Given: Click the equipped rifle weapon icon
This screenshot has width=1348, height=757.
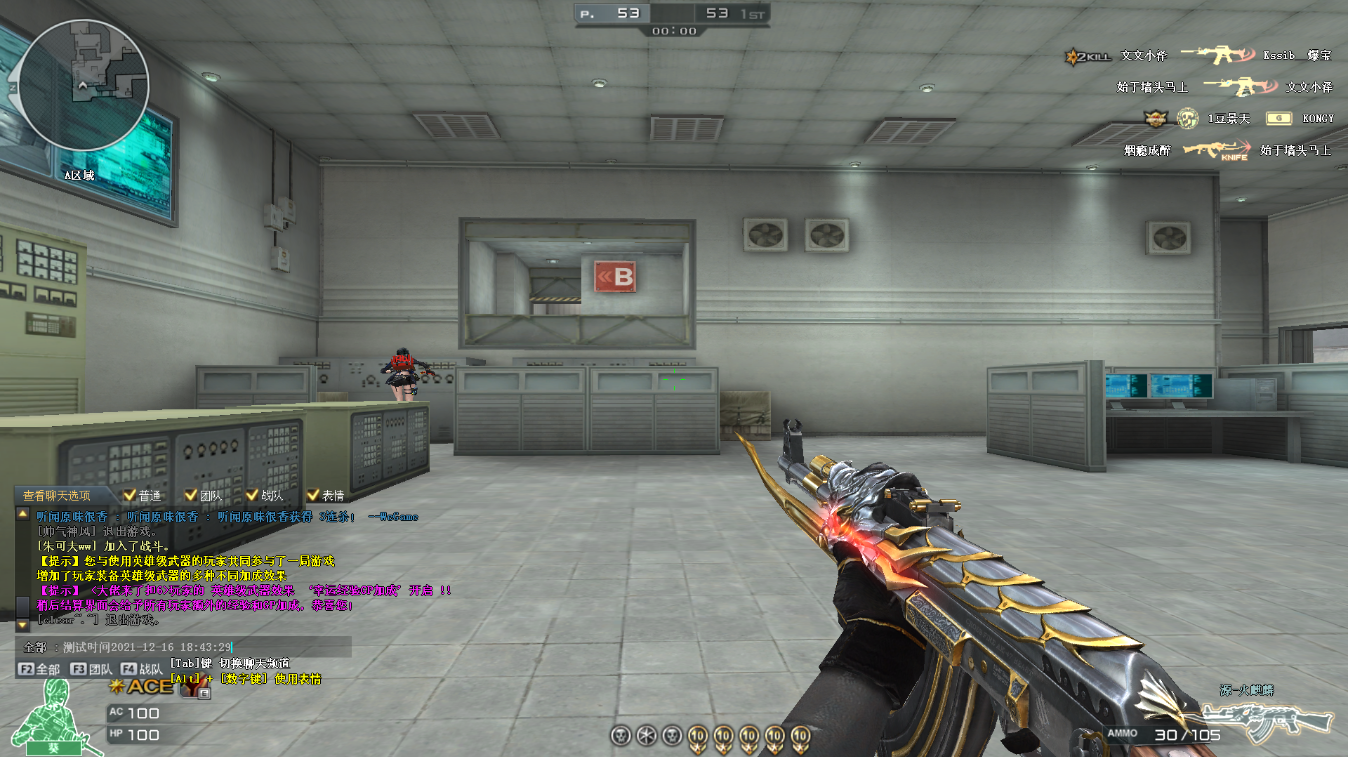Looking at the screenshot, I should tap(1268, 717).
